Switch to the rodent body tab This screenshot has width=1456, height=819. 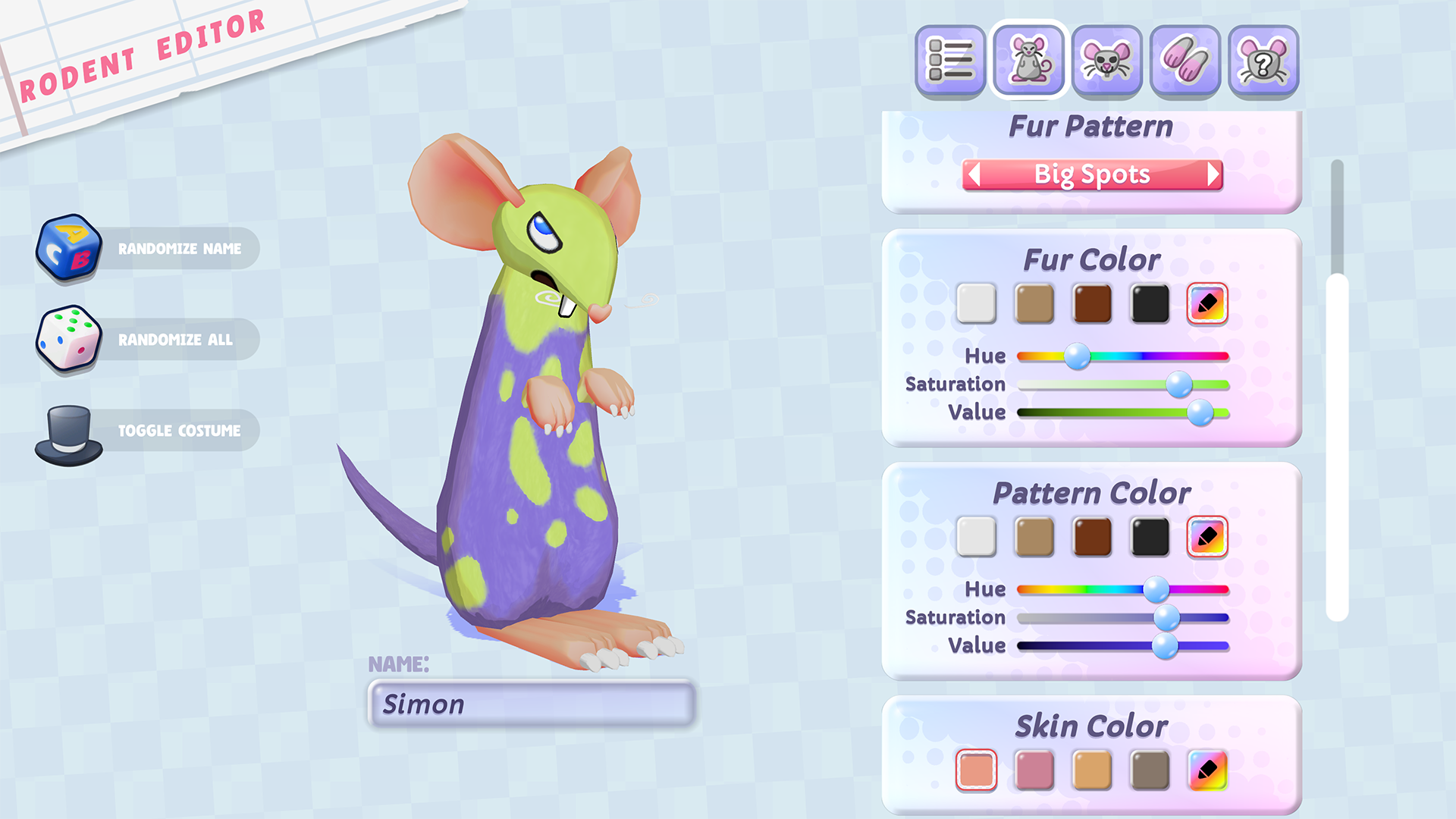tap(1029, 61)
